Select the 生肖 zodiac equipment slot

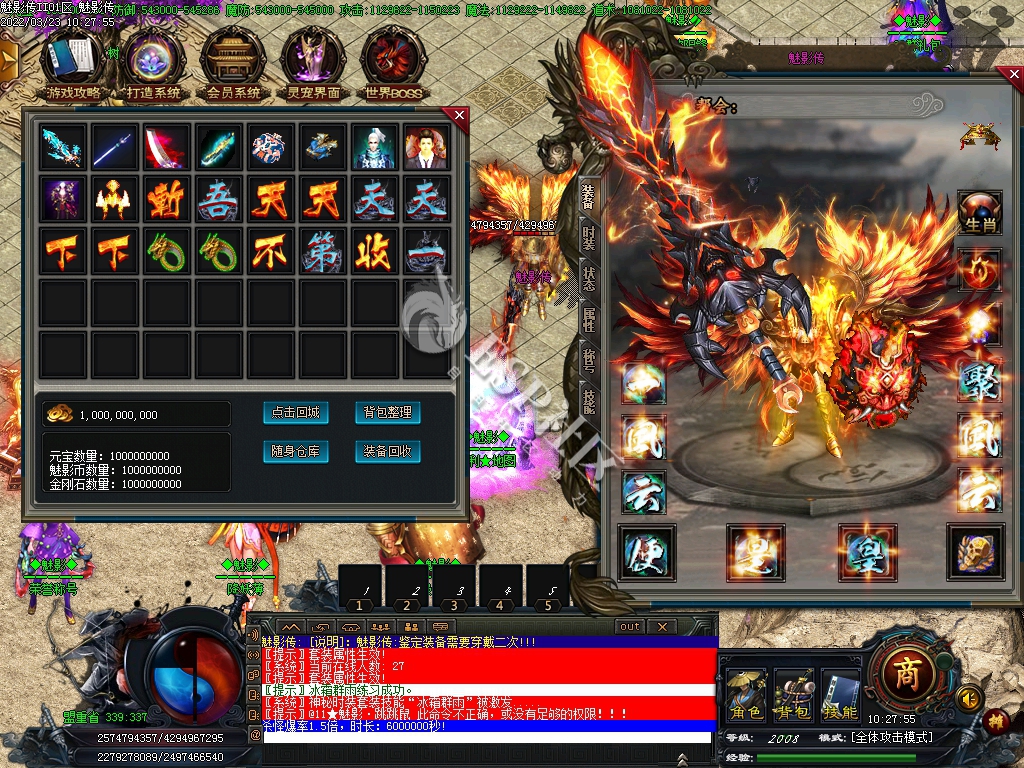click(x=979, y=213)
